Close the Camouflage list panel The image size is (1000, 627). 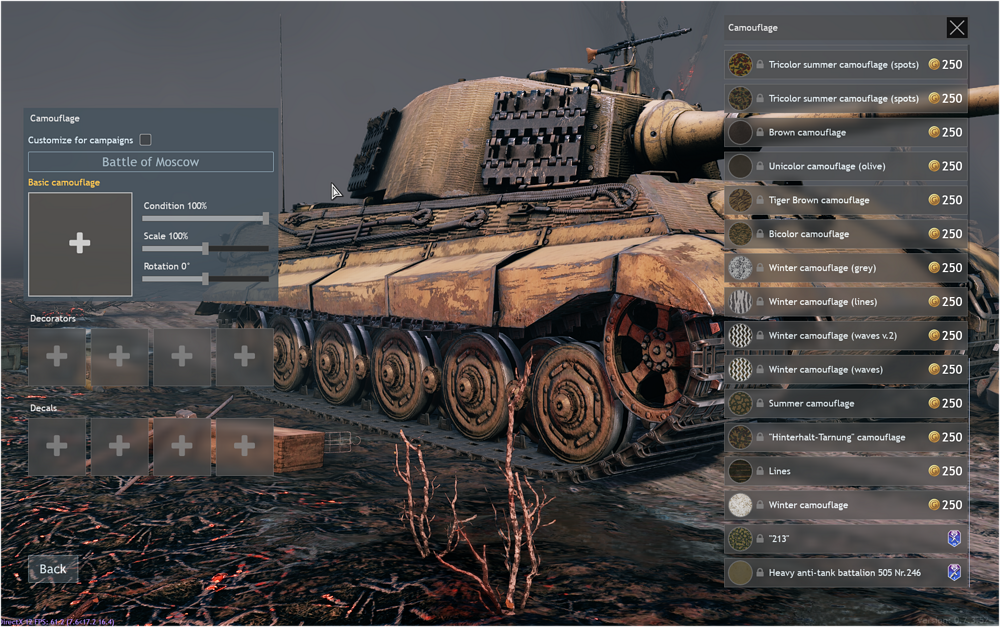point(957,28)
